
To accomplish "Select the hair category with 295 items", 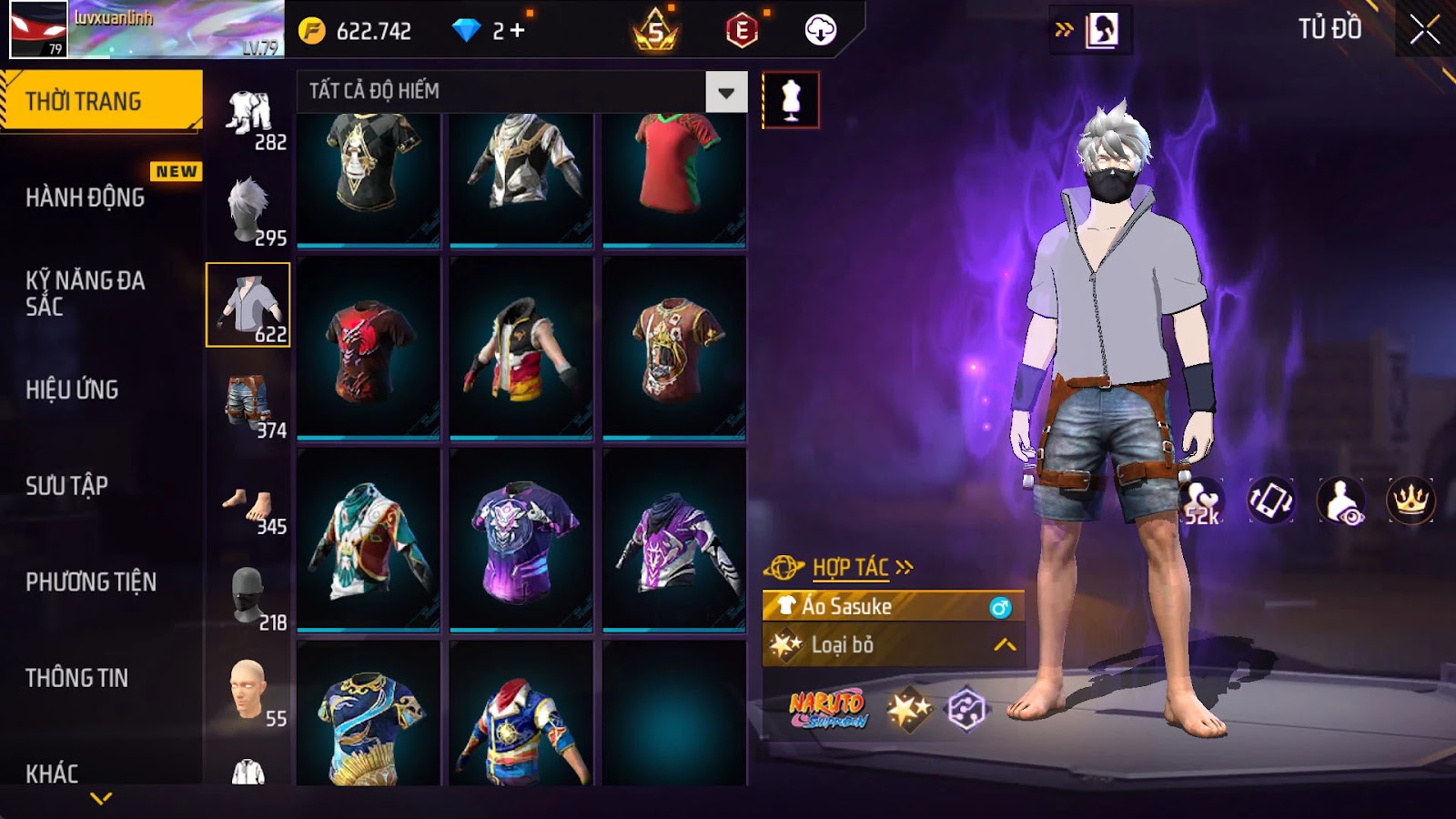I will pyautogui.click(x=248, y=210).
